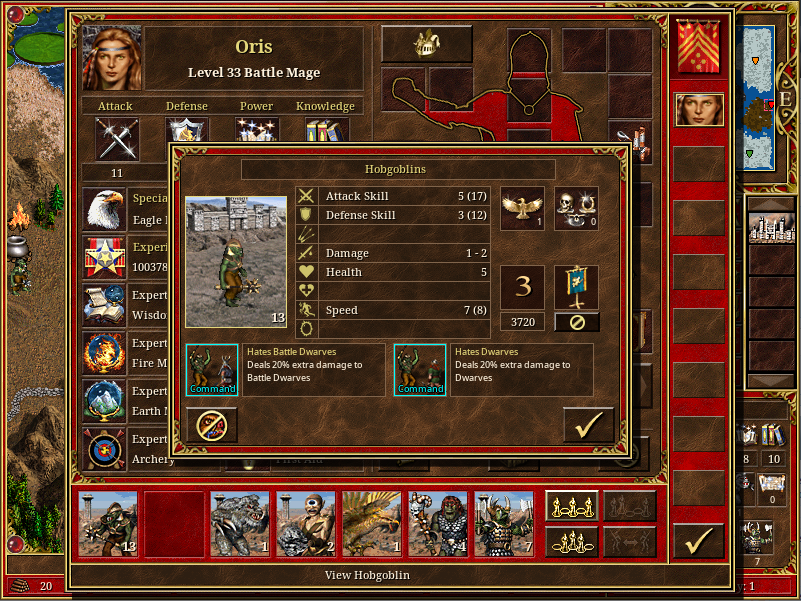Click the skull and horseshoe luck icon
Screen dimensions: 801x601
tap(576, 208)
